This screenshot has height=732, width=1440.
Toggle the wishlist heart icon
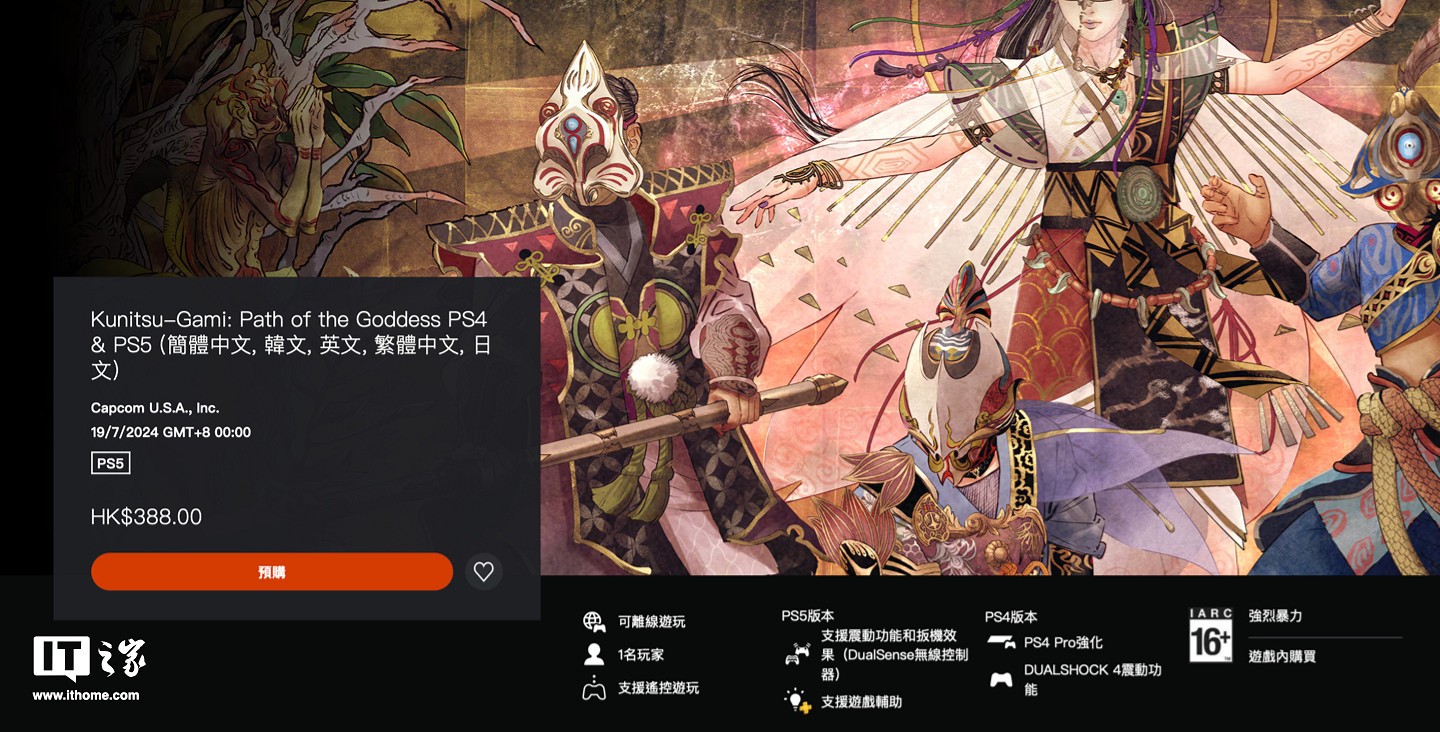point(484,571)
